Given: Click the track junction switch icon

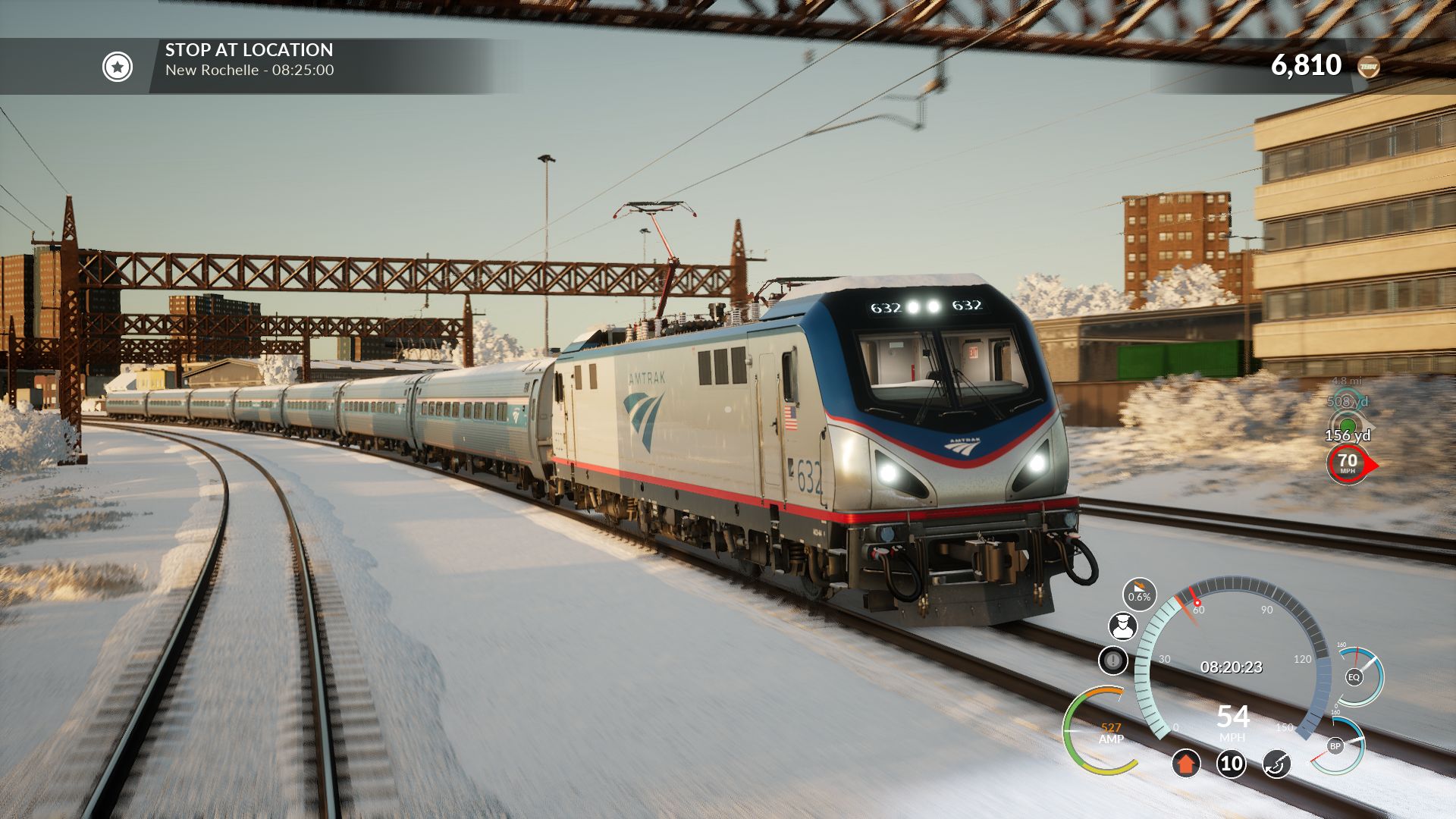Looking at the screenshot, I should click(1277, 763).
